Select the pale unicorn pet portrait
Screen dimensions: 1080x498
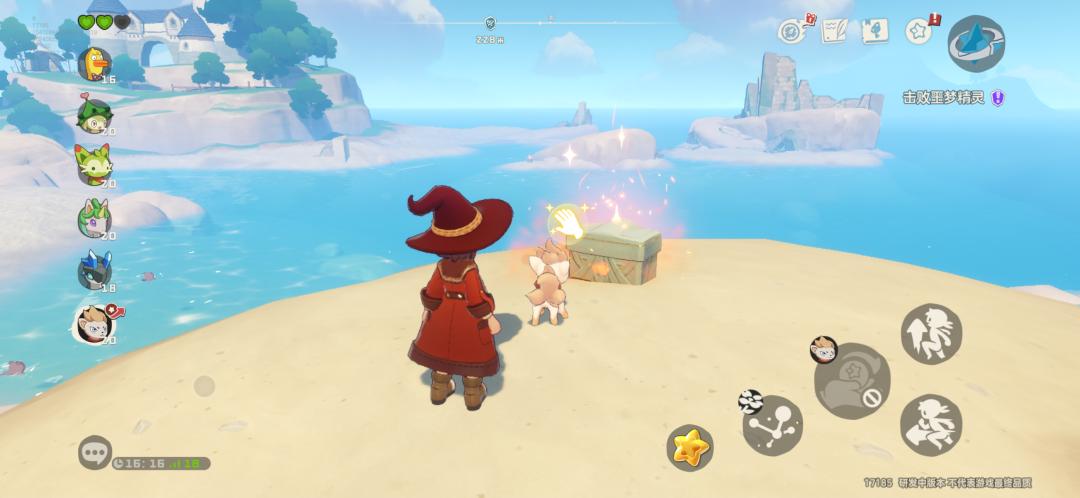coord(94,217)
